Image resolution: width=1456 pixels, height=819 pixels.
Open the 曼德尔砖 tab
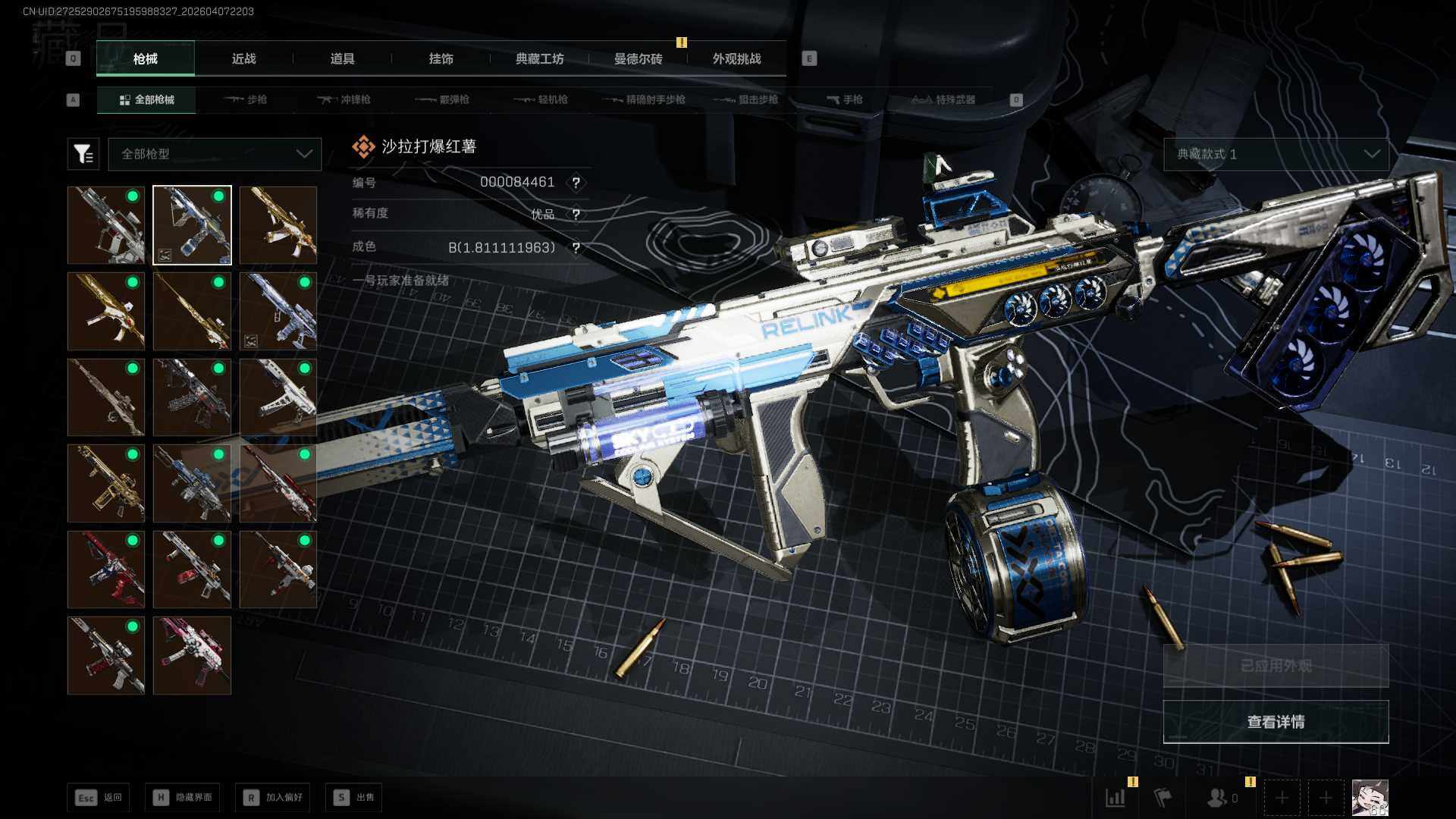(638, 59)
